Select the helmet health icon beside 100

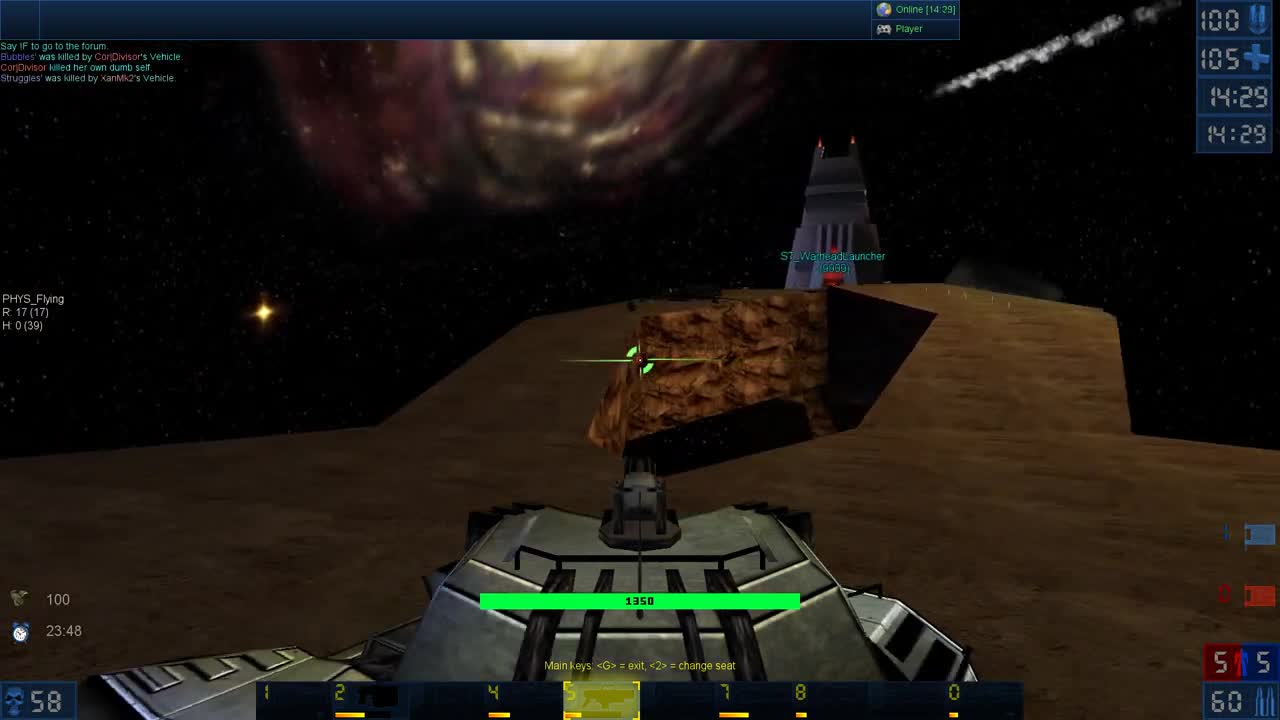coord(20,599)
